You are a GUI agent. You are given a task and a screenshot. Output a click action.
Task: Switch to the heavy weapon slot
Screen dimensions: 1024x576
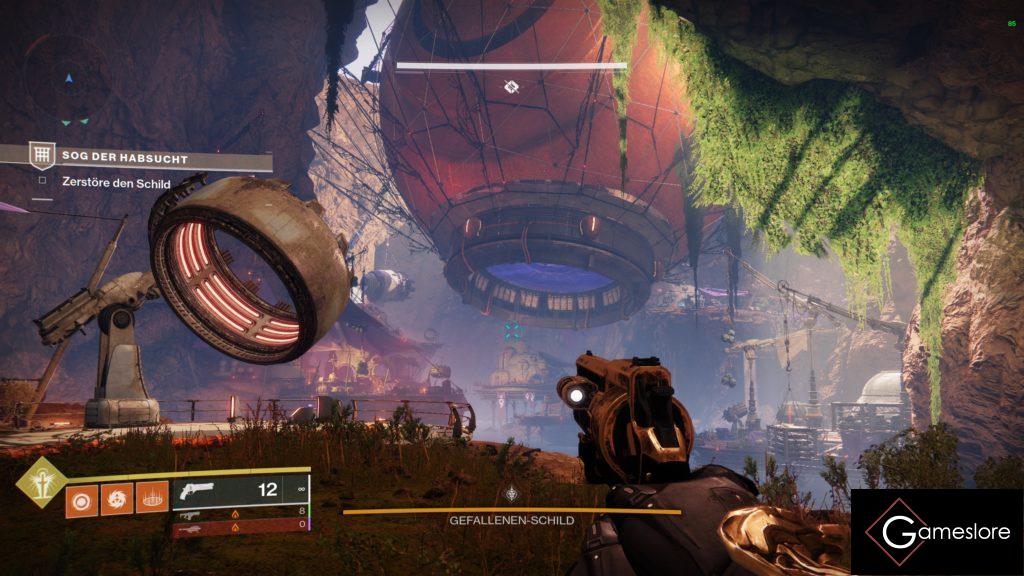(x=238, y=526)
